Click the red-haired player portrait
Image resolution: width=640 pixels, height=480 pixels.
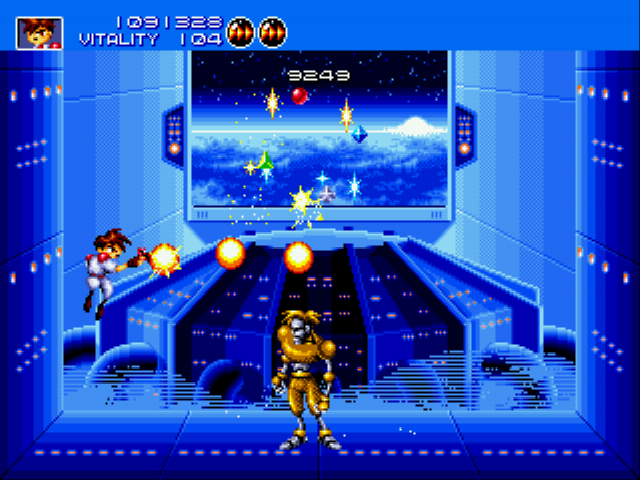(x=39, y=32)
